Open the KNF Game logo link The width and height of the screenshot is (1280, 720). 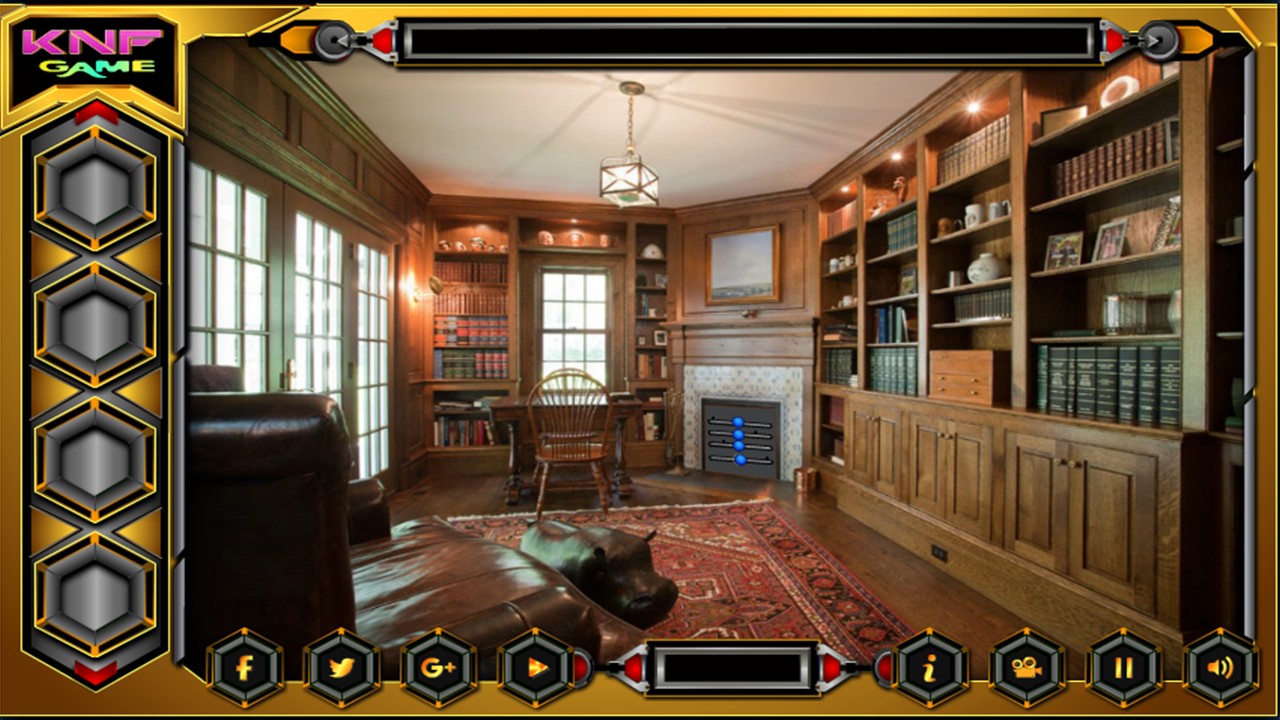92,54
